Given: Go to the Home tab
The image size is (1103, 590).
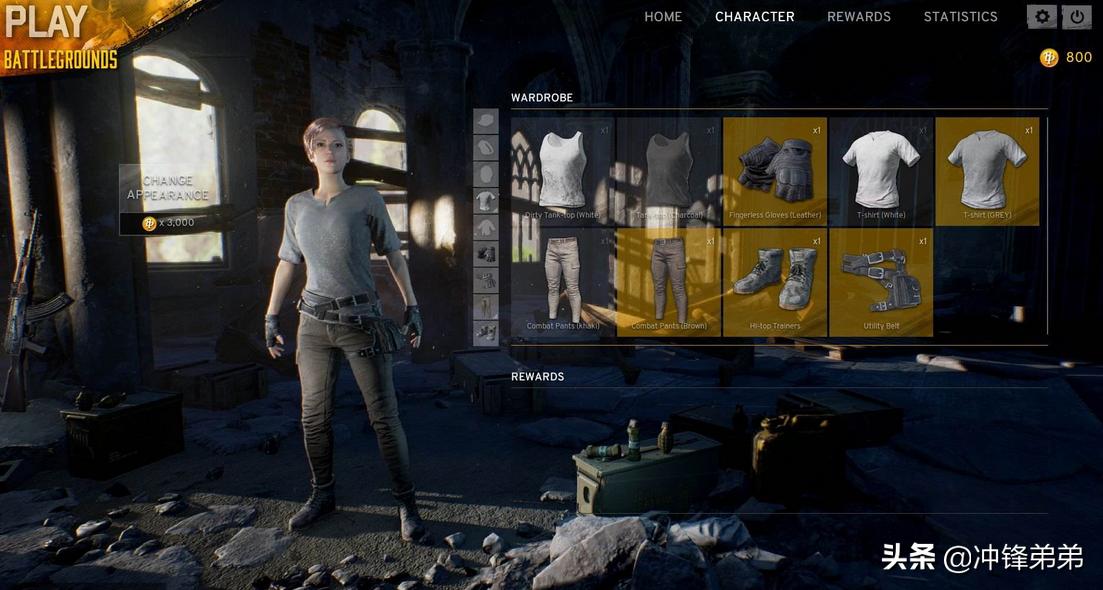Looking at the screenshot, I should pos(663,17).
